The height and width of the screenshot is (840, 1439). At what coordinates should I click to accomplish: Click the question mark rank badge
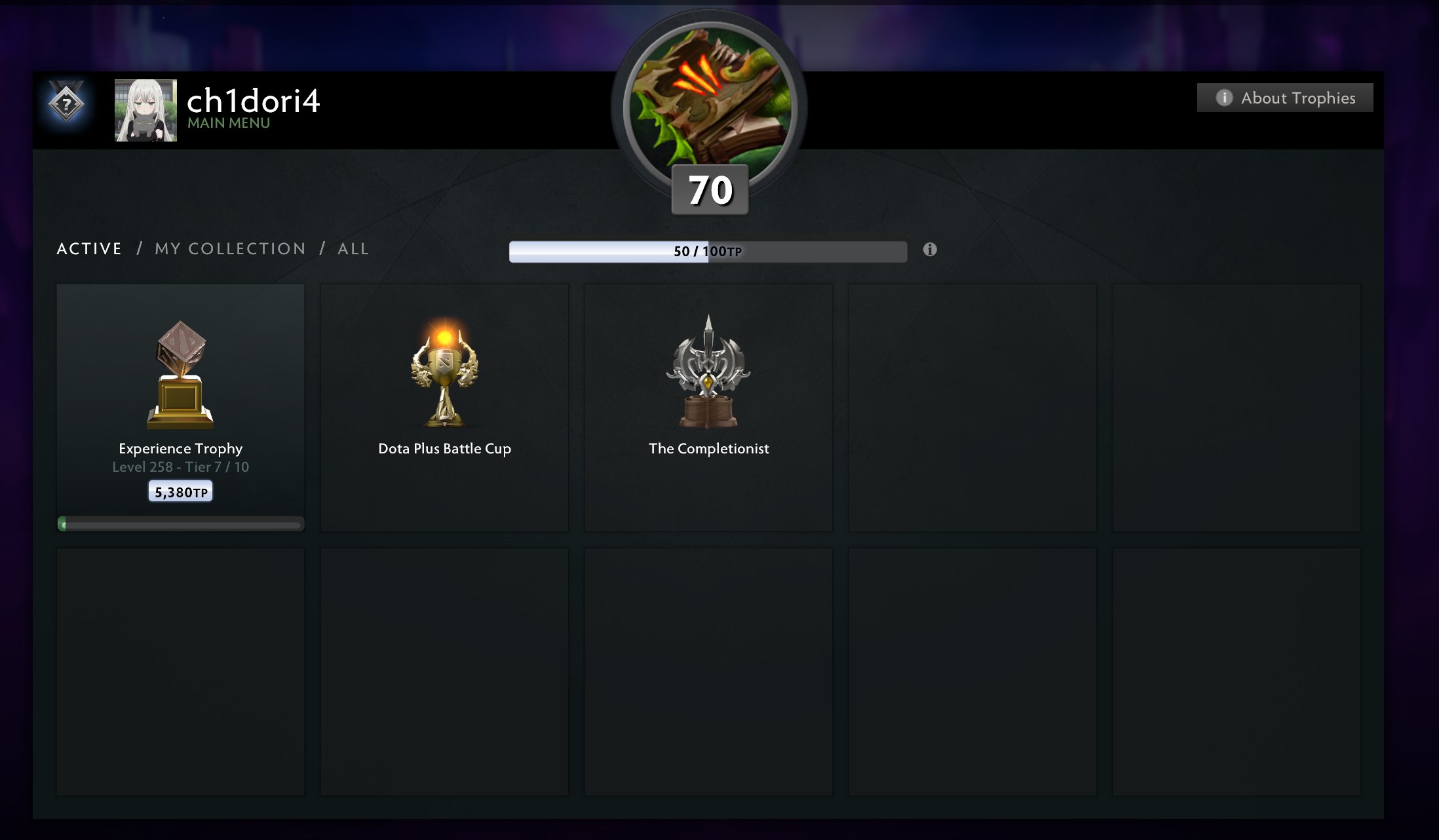66,104
